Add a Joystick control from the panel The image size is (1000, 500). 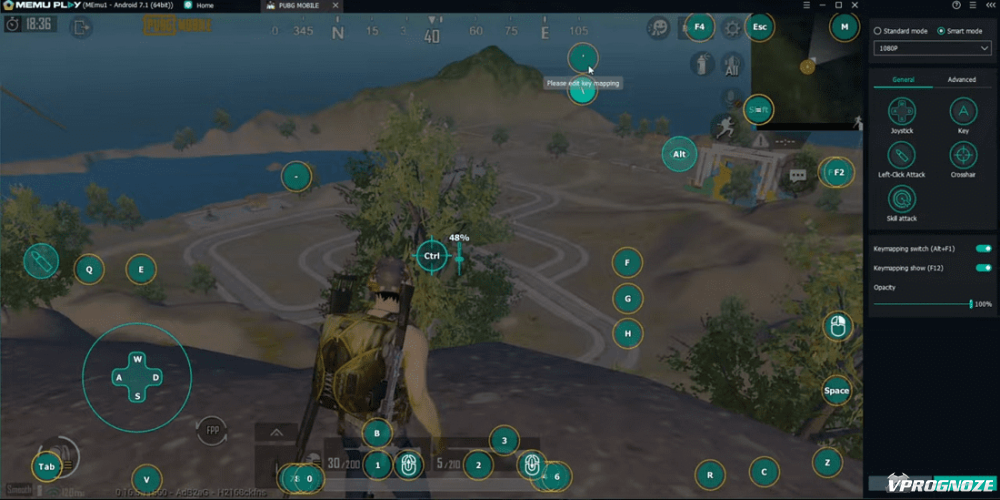coord(902,111)
